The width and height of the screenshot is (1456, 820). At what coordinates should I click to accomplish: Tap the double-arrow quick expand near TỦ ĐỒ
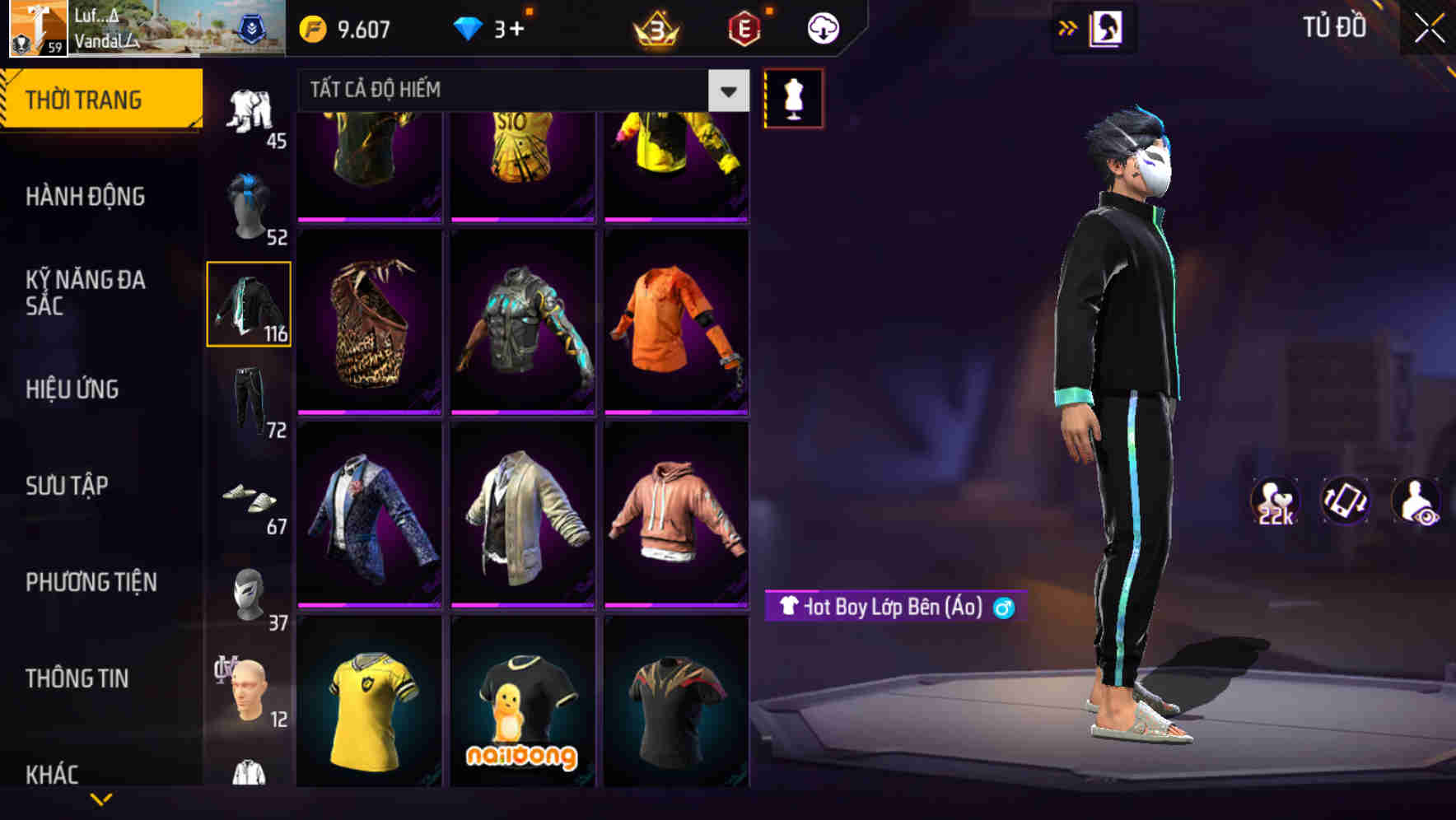1068,26
